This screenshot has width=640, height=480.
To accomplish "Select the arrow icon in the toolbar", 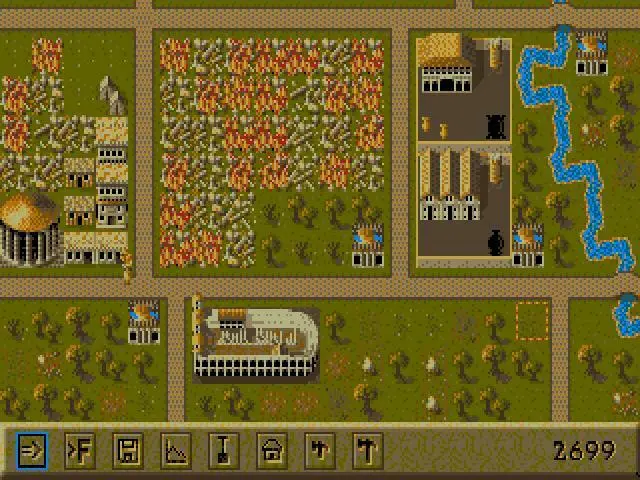I will click(x=31, y=450).
